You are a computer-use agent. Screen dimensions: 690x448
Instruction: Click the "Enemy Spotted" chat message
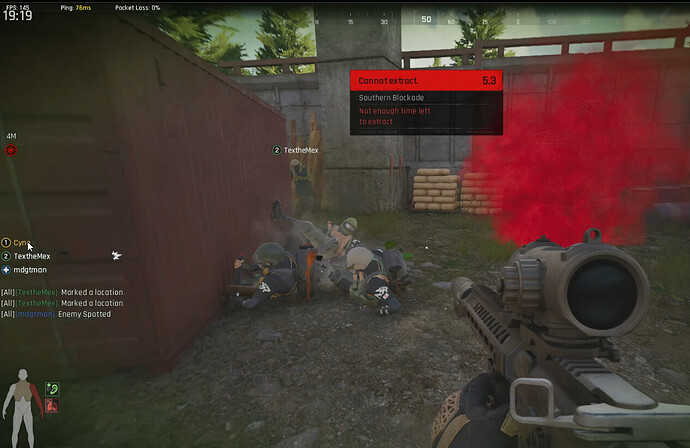pos(86,314)
